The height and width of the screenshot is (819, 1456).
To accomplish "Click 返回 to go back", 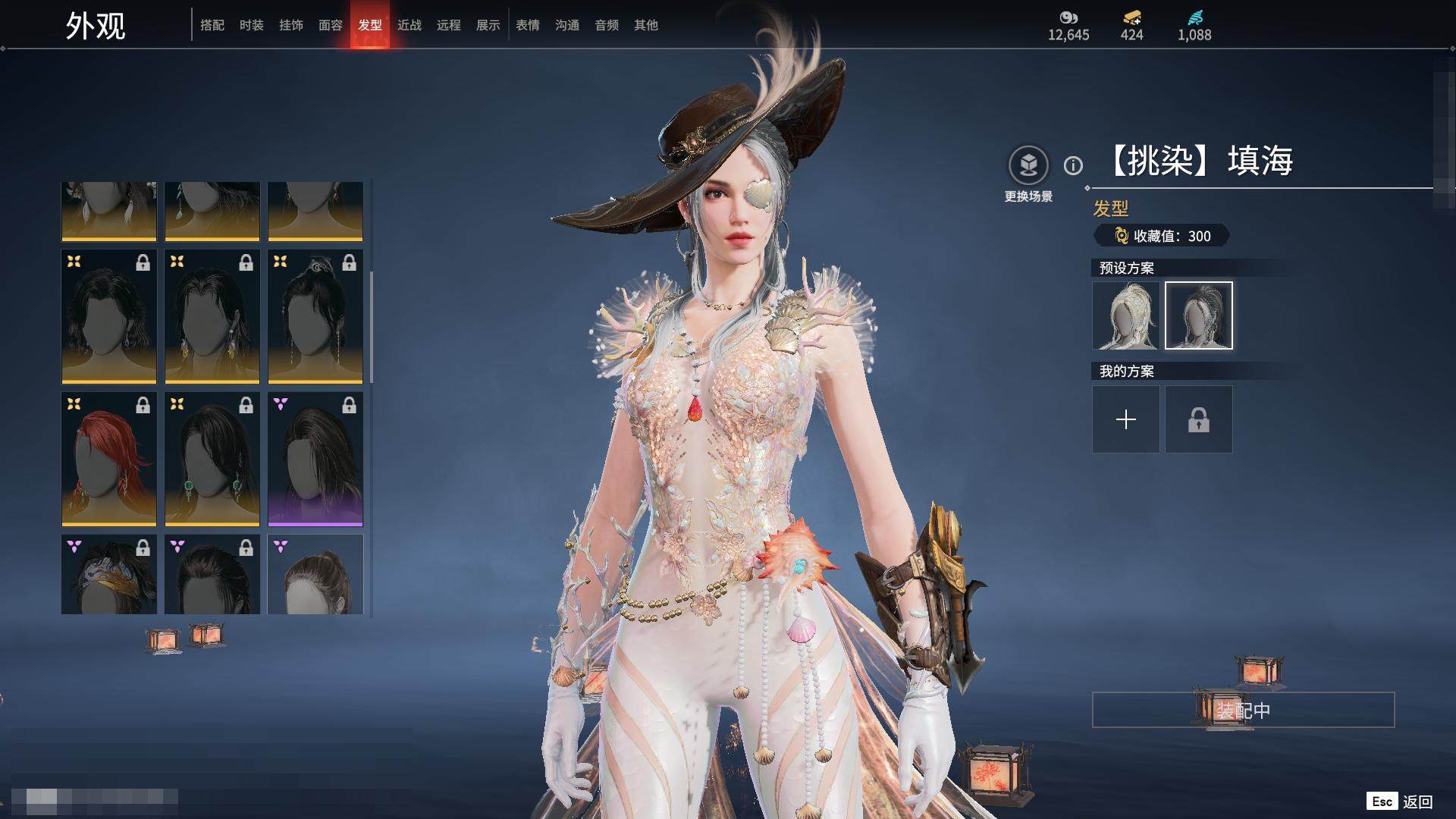I will (x=1417, y=802).
